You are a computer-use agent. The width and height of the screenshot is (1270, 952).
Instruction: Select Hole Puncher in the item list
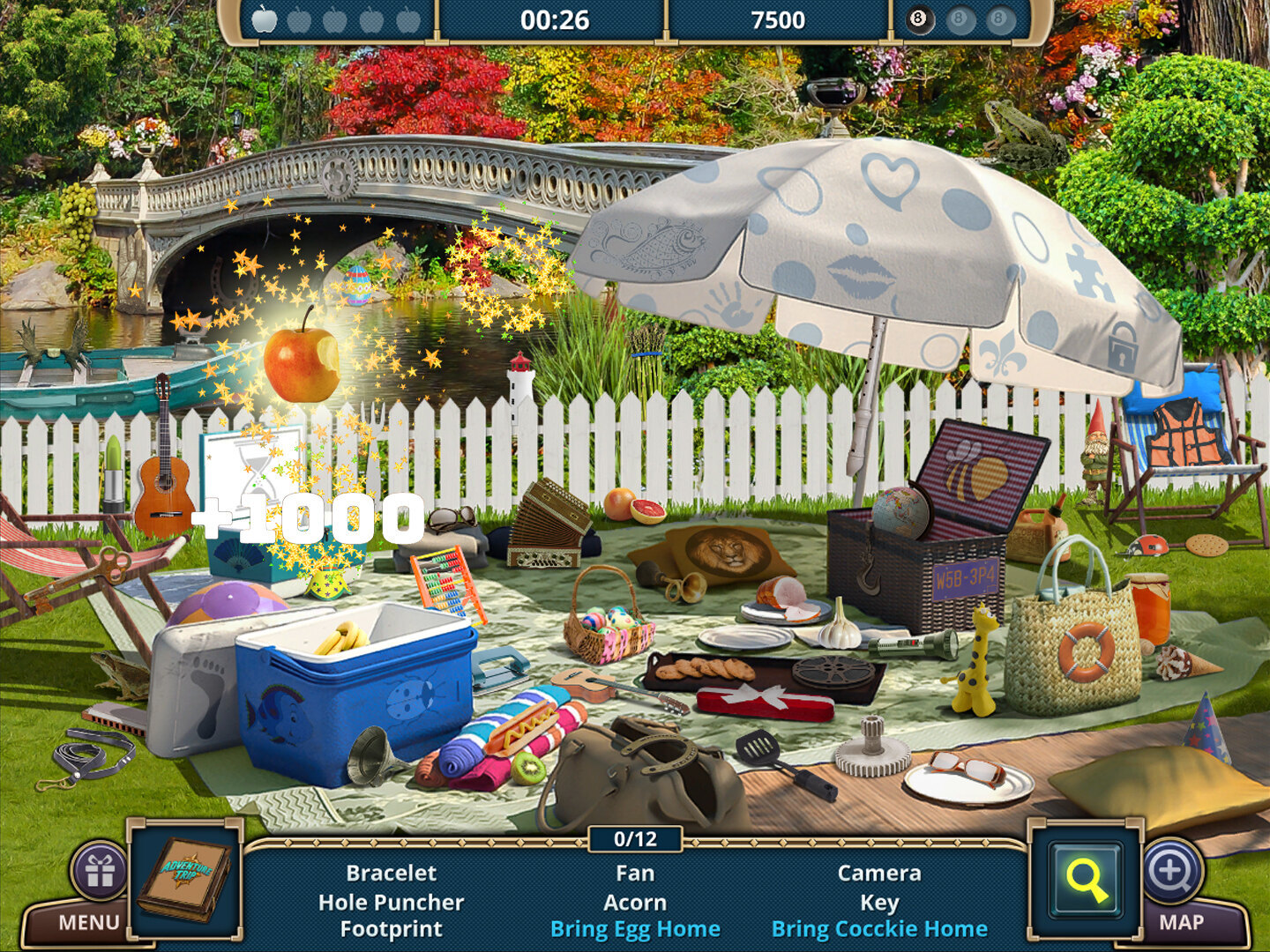coord(391,902)
